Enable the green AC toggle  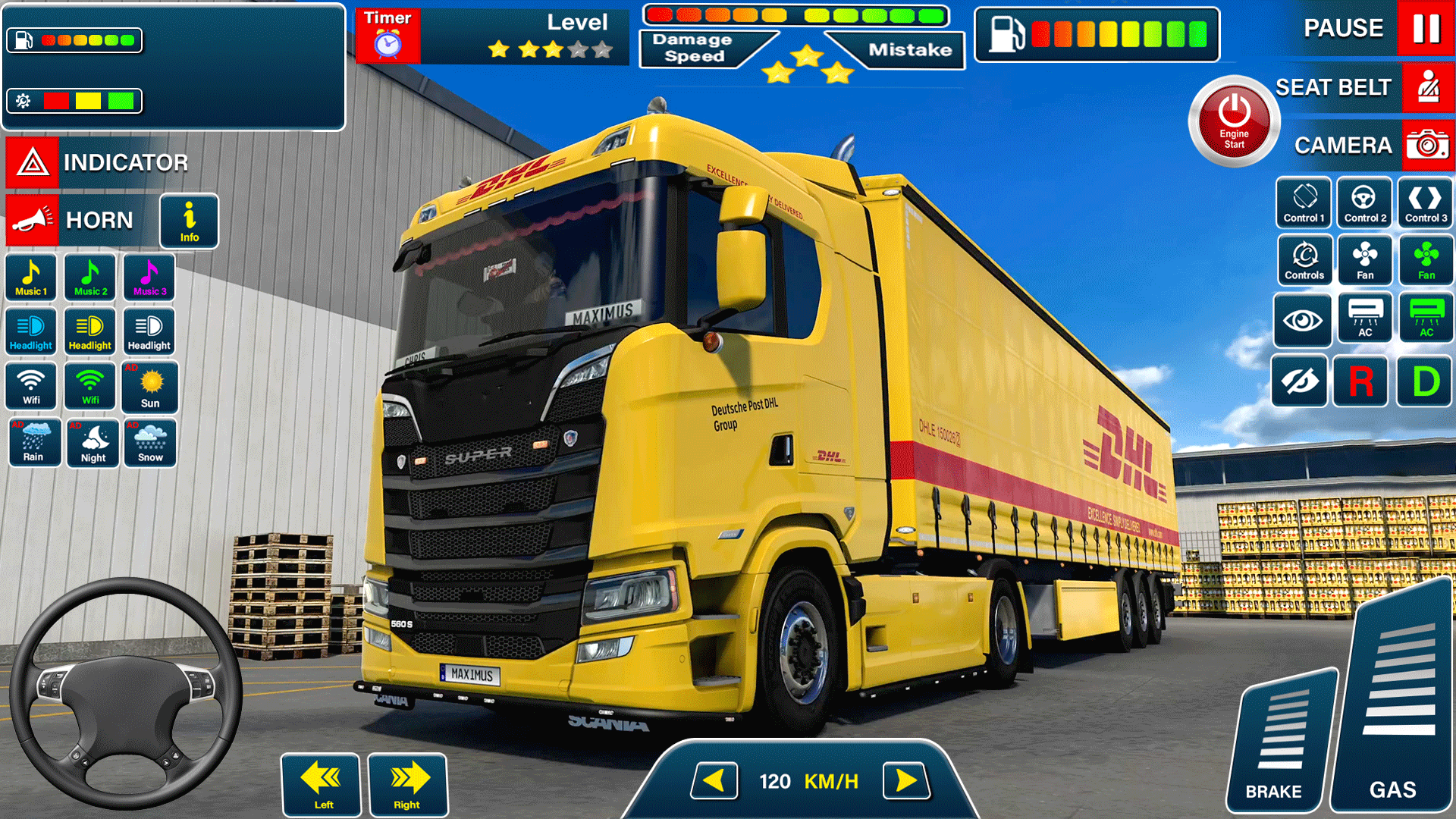pos(1426,318)
